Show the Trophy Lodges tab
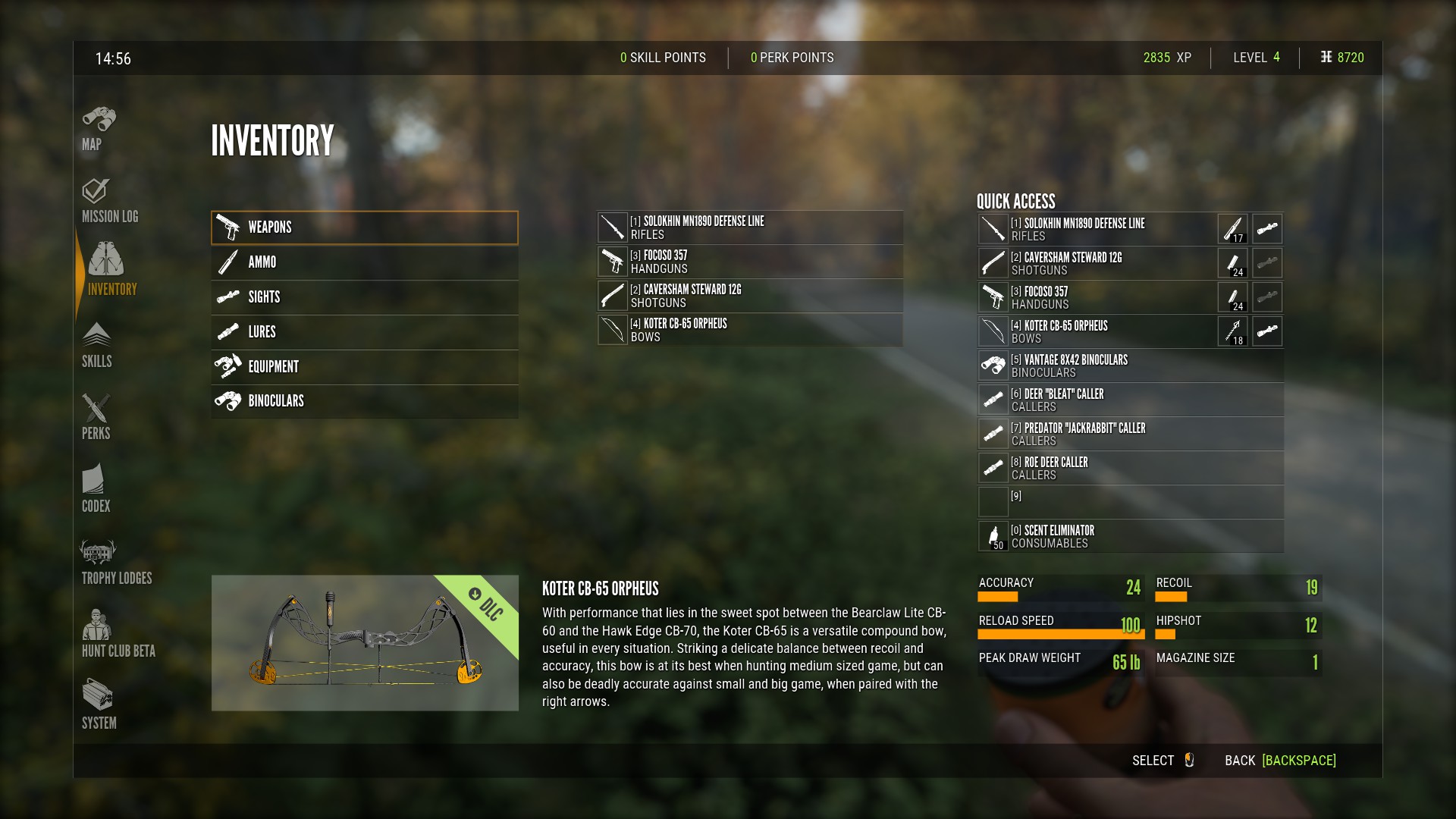Viewport: 1456px width, 819px height. click(x=116, y=563)
